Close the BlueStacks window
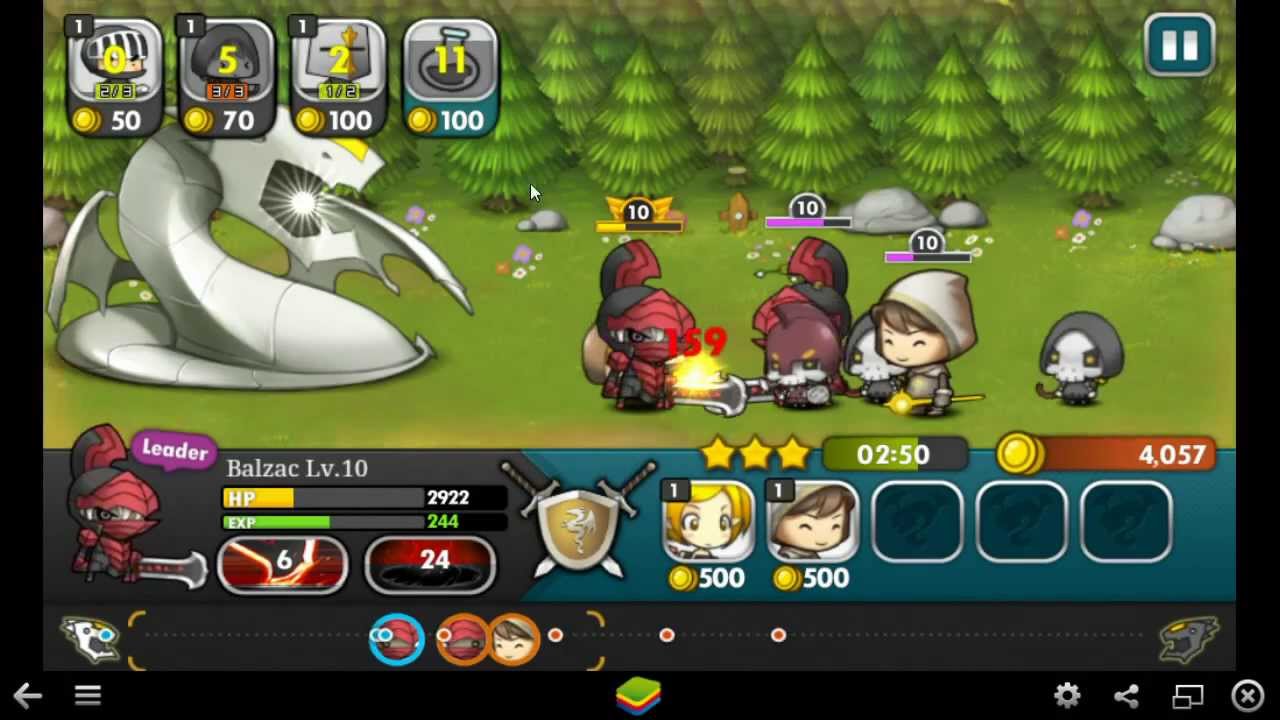The height and width of the screenshot is (720, 1280). [1248, 696]
